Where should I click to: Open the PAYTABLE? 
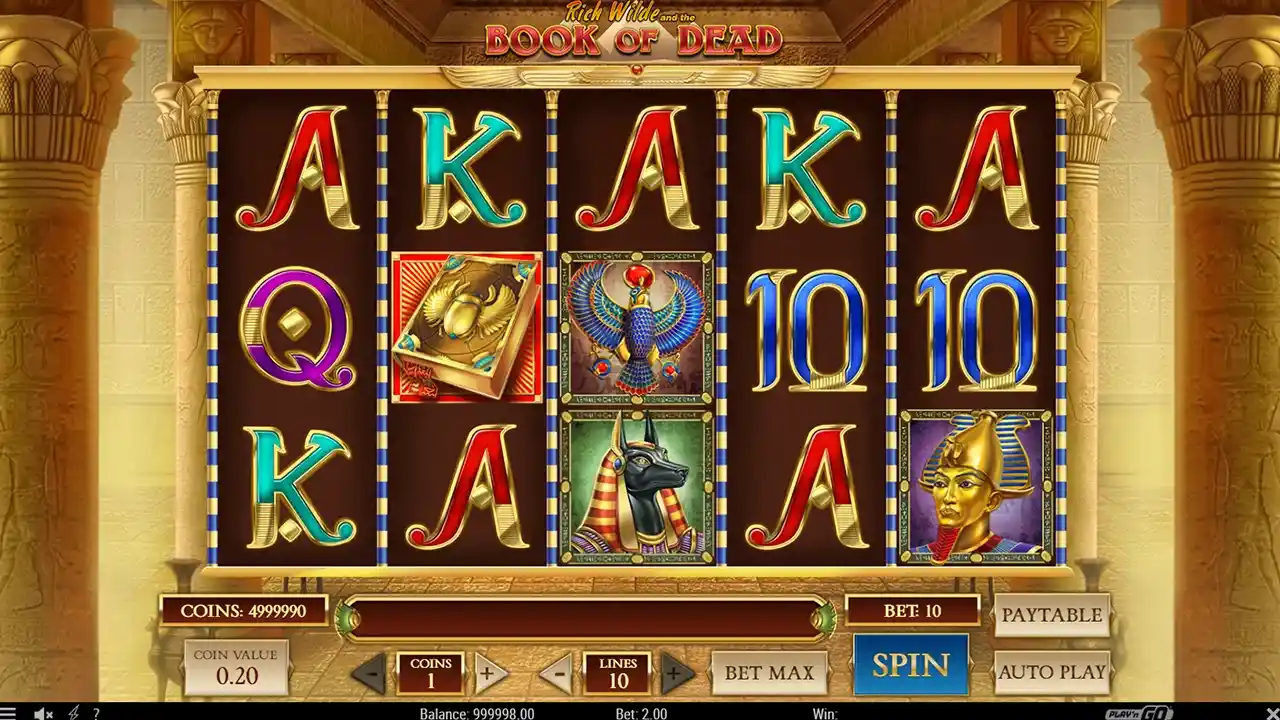1051,614
